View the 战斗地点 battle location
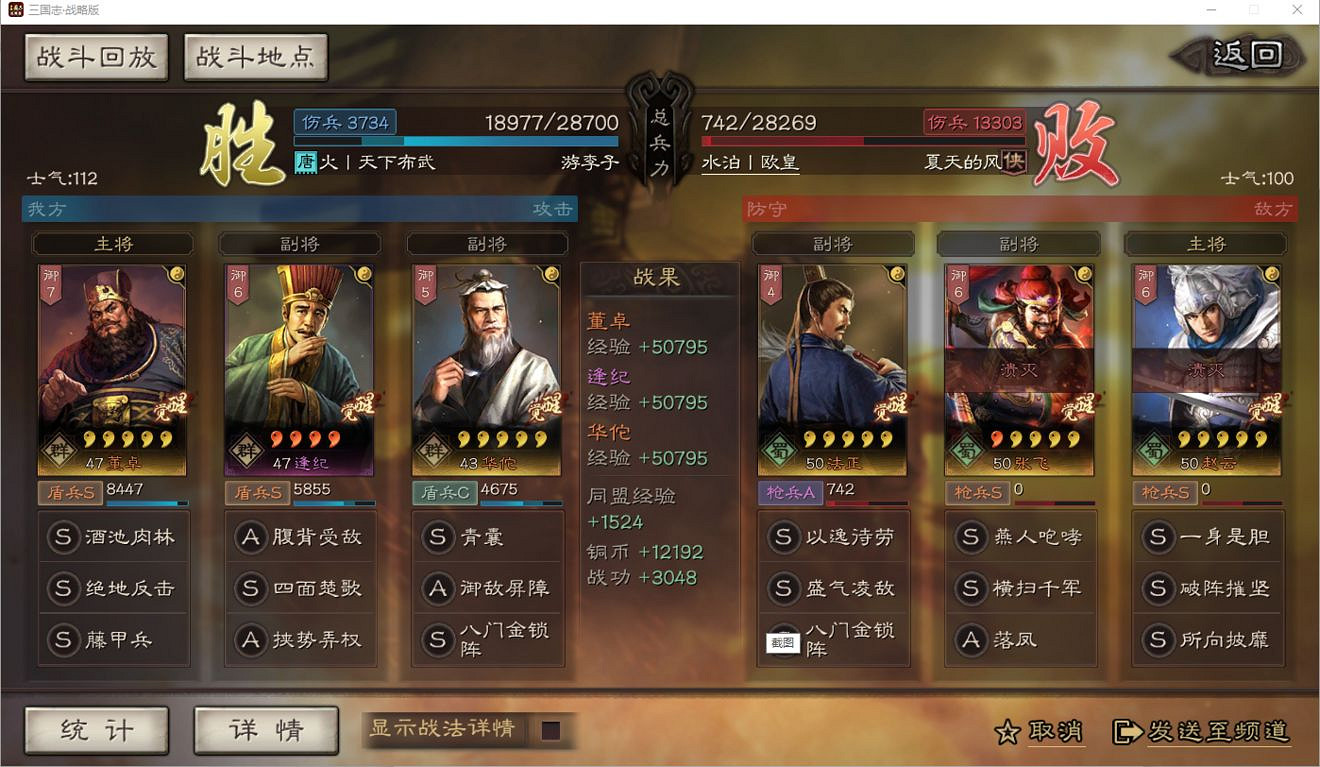Screen dimensions: 1320x767 (255, 57)
